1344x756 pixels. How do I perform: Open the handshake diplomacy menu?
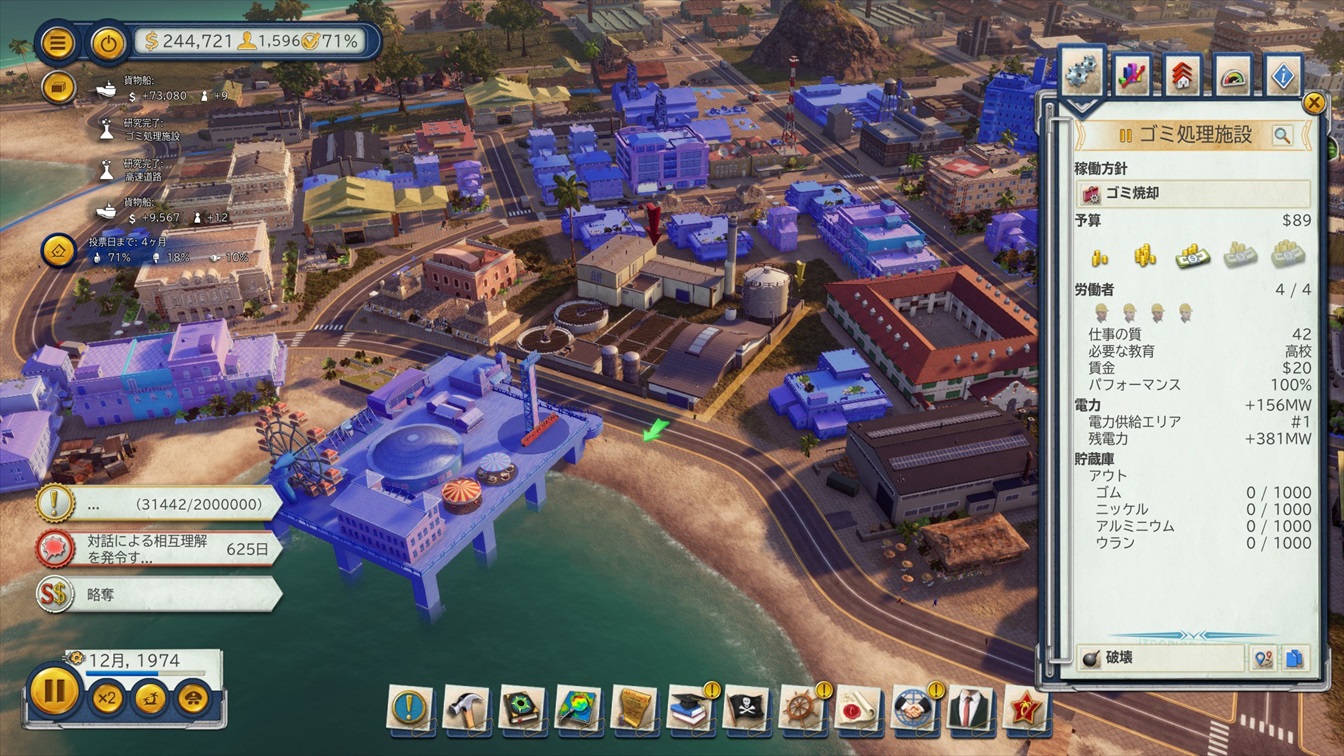(x=914, y=708)
